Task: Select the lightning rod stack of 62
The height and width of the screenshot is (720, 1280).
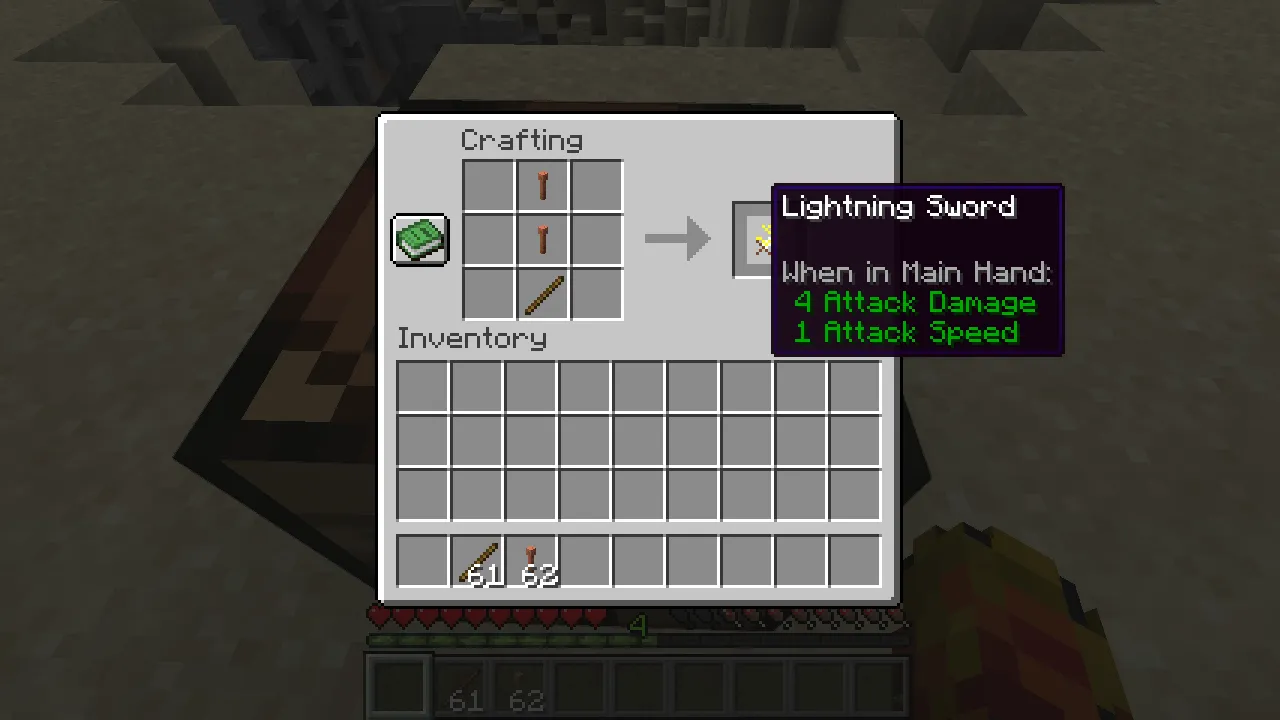Action: [531, 561]
